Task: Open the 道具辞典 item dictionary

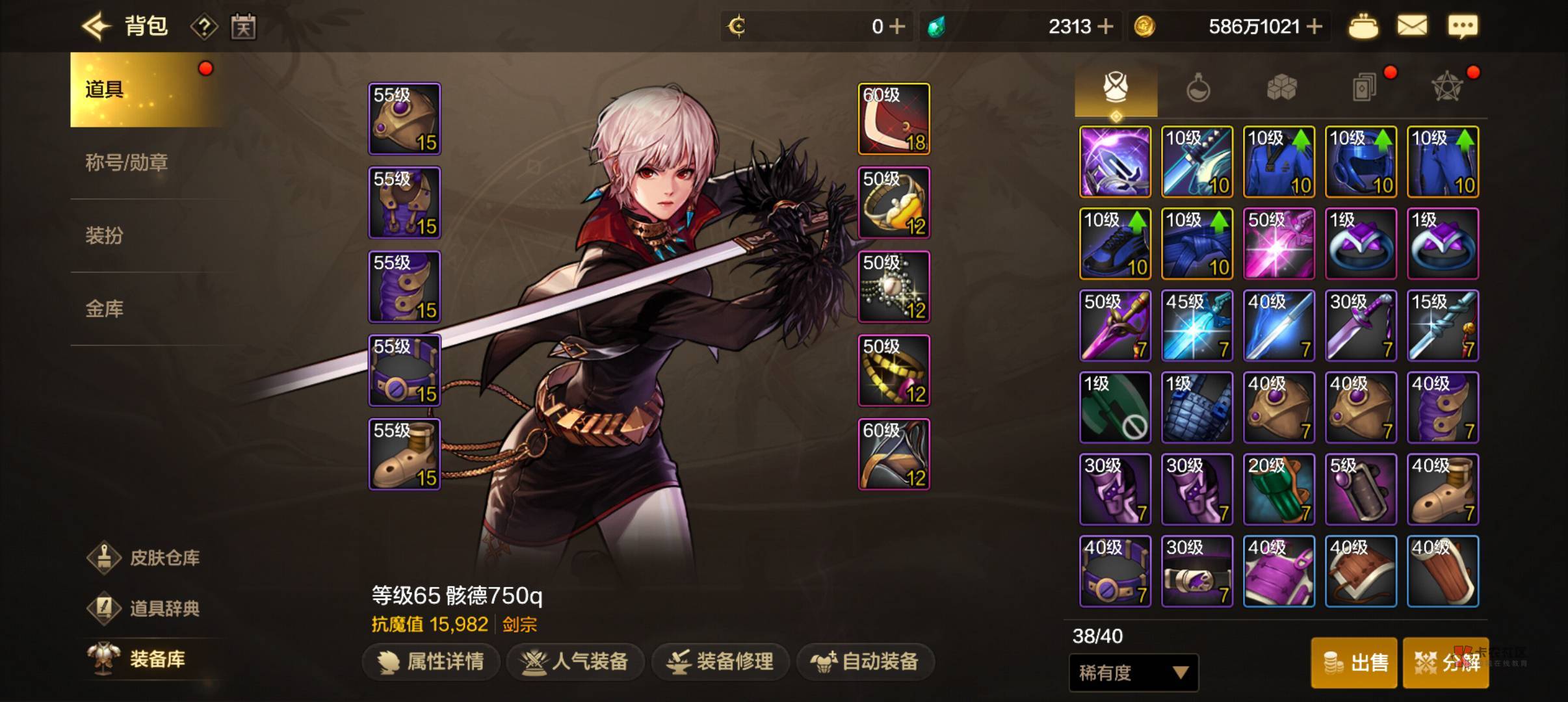Action: [x=145, y=608]
